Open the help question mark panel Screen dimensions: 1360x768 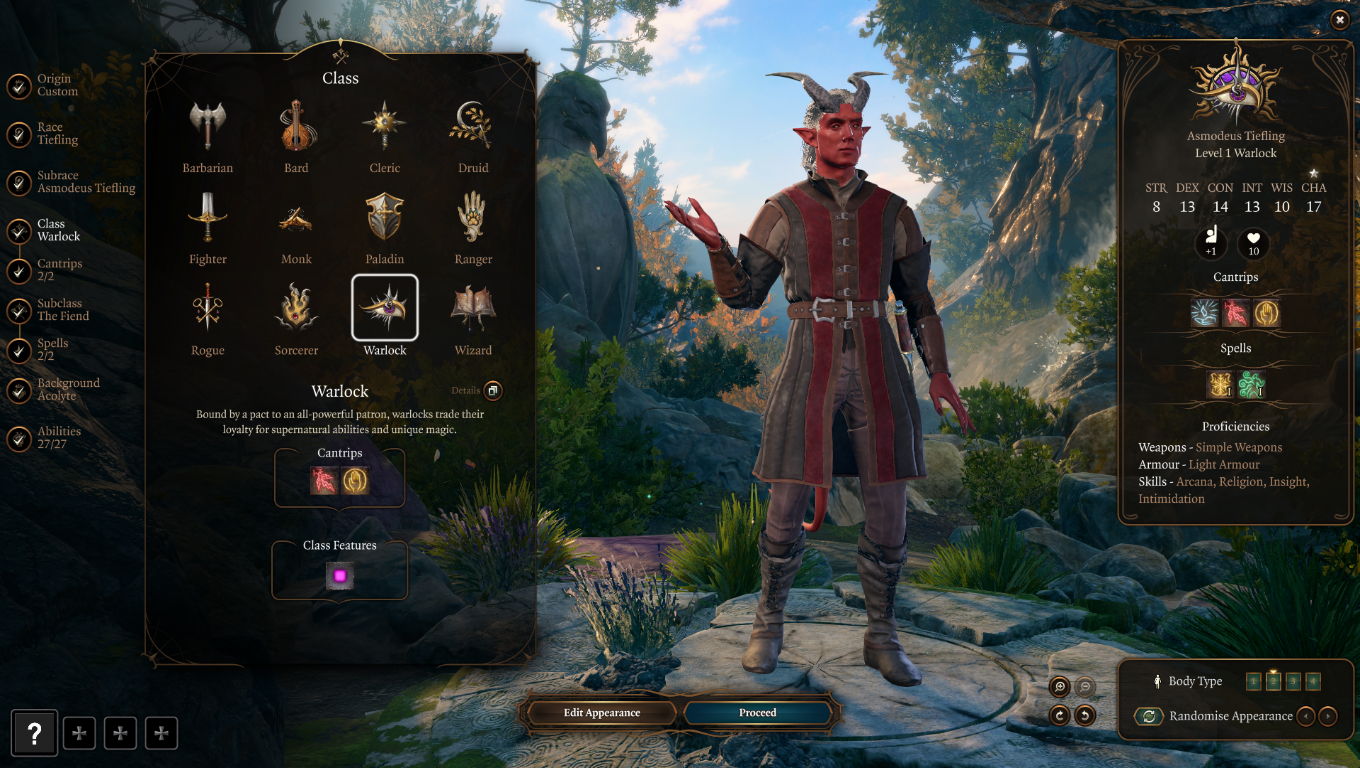[34, 733]
